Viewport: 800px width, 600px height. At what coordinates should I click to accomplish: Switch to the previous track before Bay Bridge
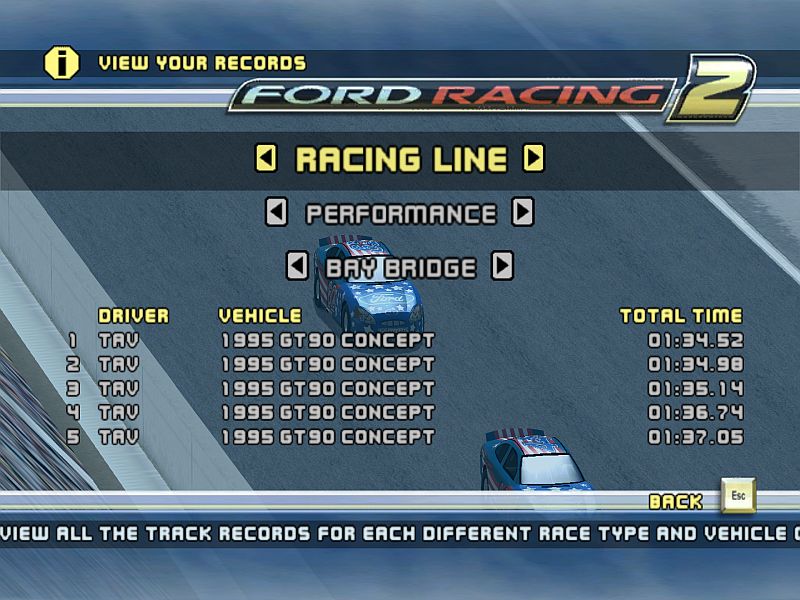click(297, 266)
